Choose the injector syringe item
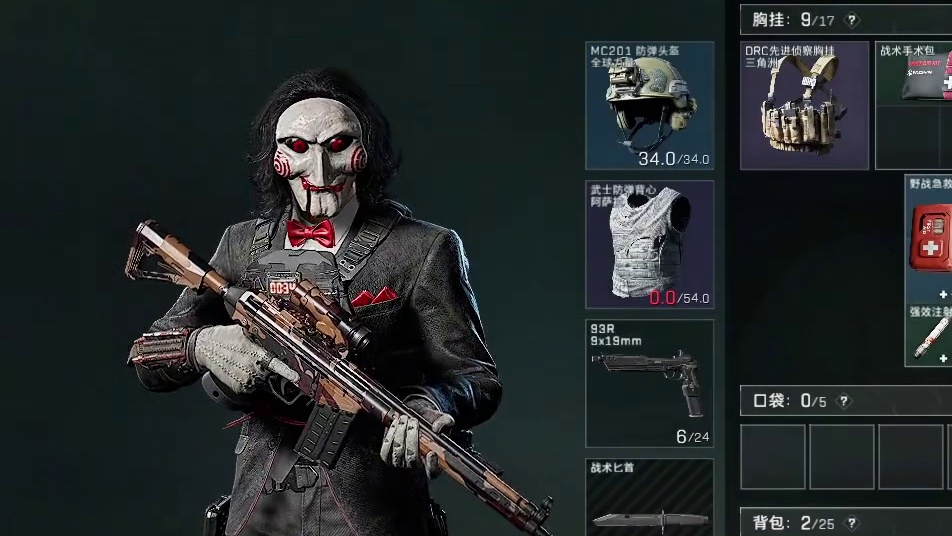The image size is (952, 536). click(x=930, y=338)
